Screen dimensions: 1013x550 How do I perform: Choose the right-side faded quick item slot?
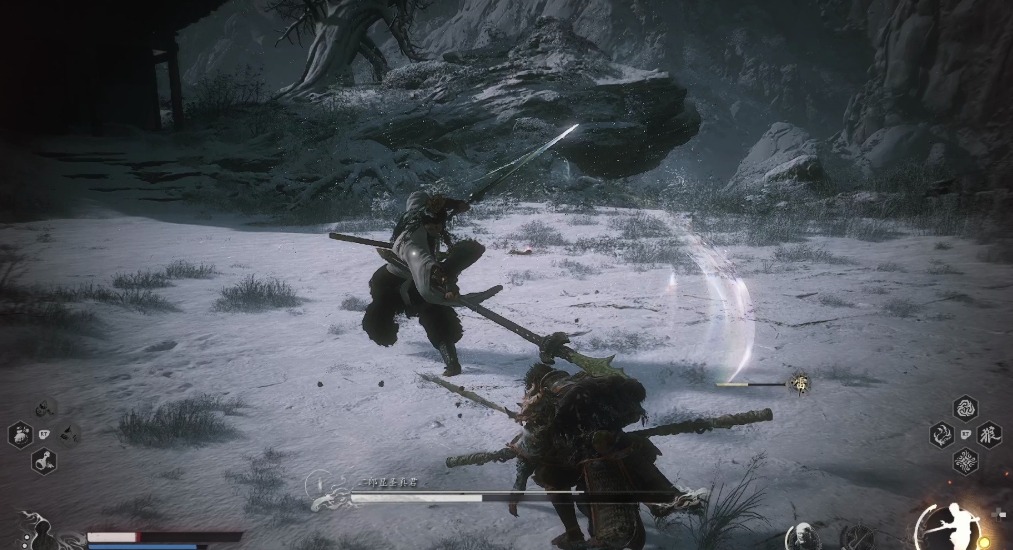tap(69, 434)
